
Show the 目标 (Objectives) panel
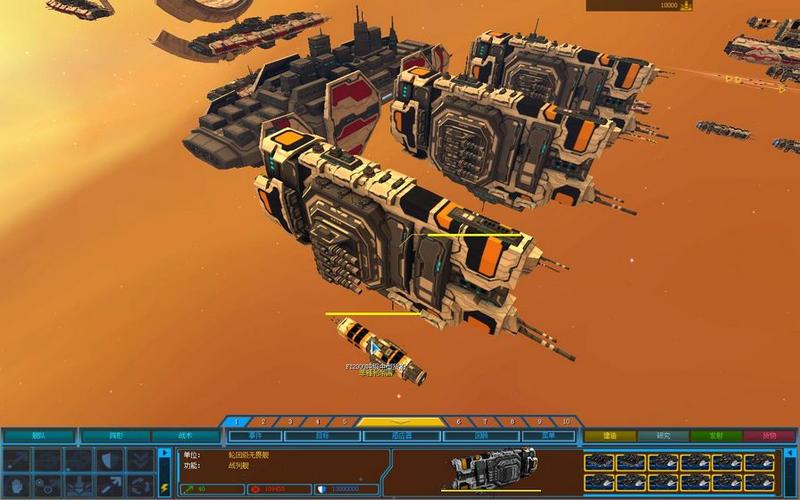click(x=322, y=436)
